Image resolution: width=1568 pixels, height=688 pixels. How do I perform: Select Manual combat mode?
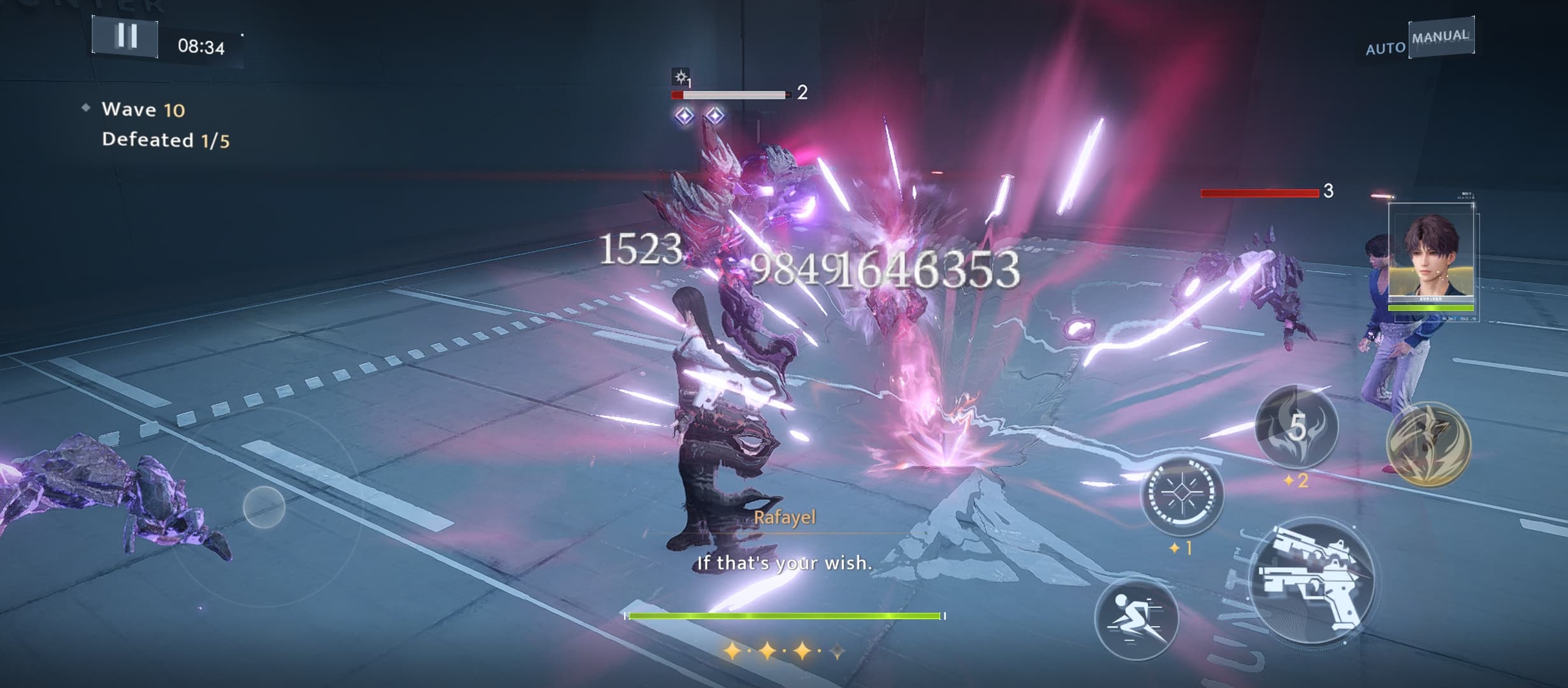tap(1441, 37)
